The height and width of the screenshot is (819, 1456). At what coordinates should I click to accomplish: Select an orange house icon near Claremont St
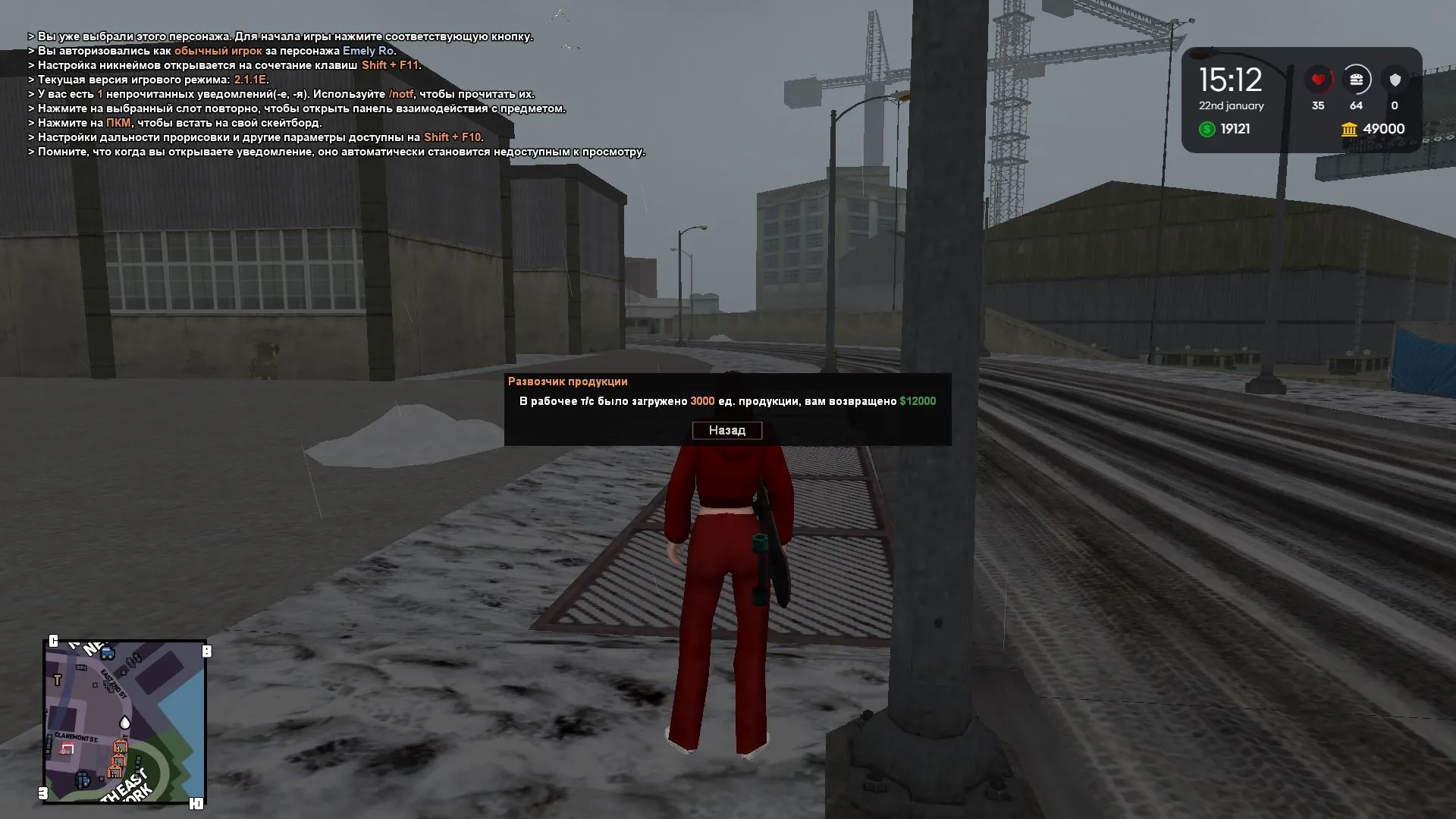[x=121, y=747]
